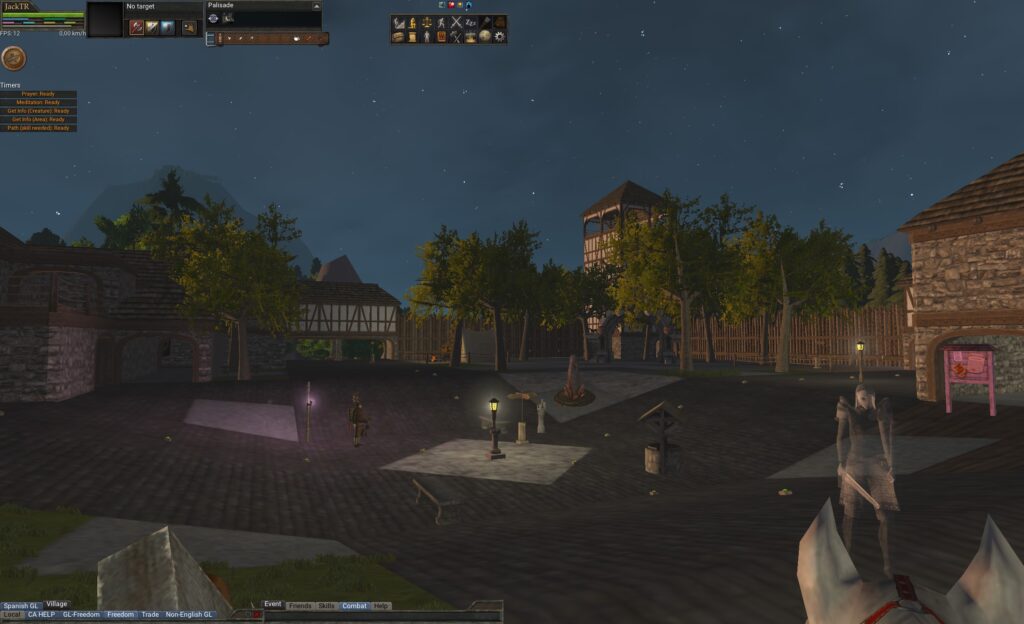Open the Spanish GL chat tab
This screenshot has height=624, width=1024.
click(20, 606)
